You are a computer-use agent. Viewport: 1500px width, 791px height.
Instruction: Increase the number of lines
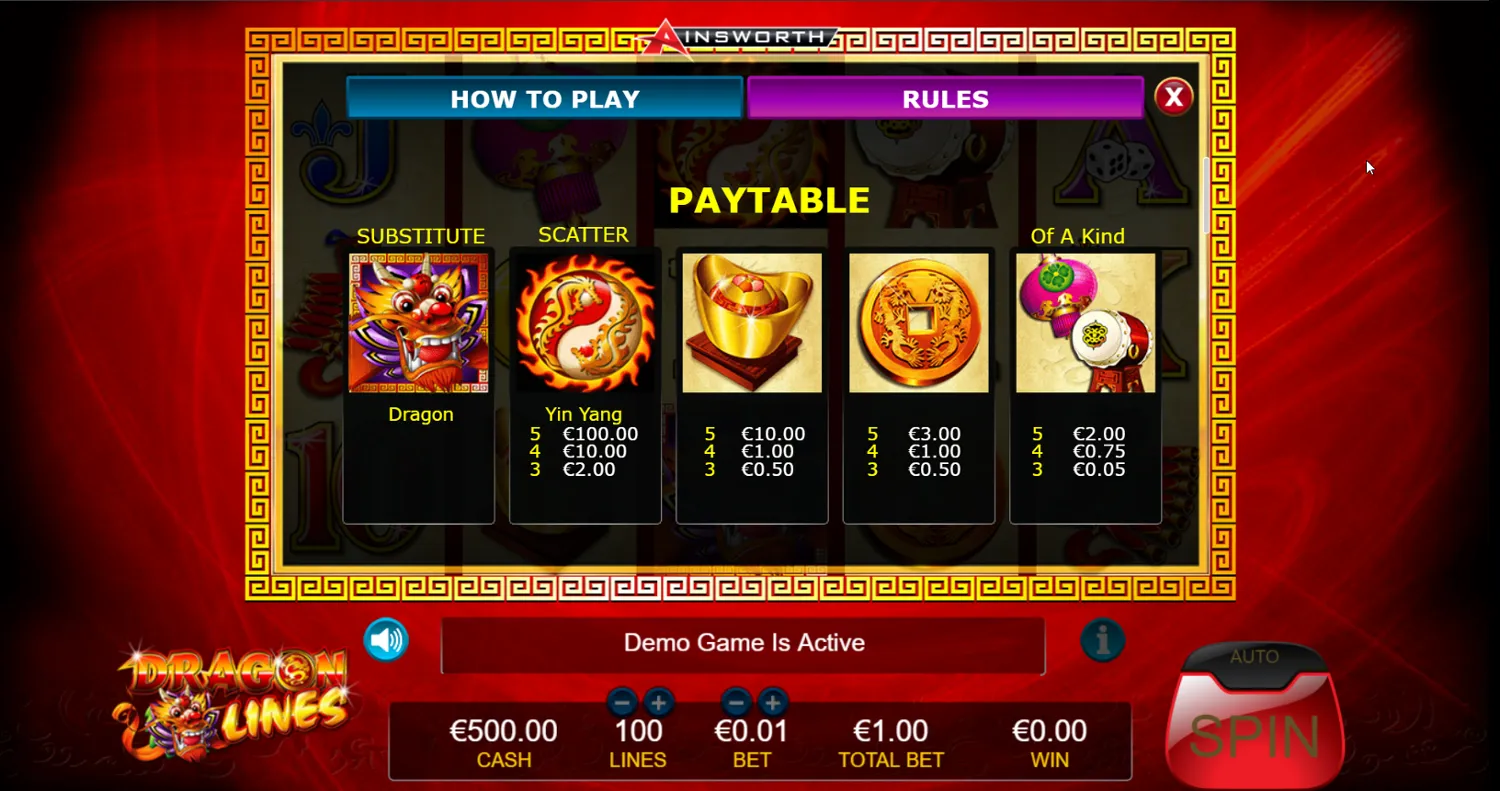(660, 703)
